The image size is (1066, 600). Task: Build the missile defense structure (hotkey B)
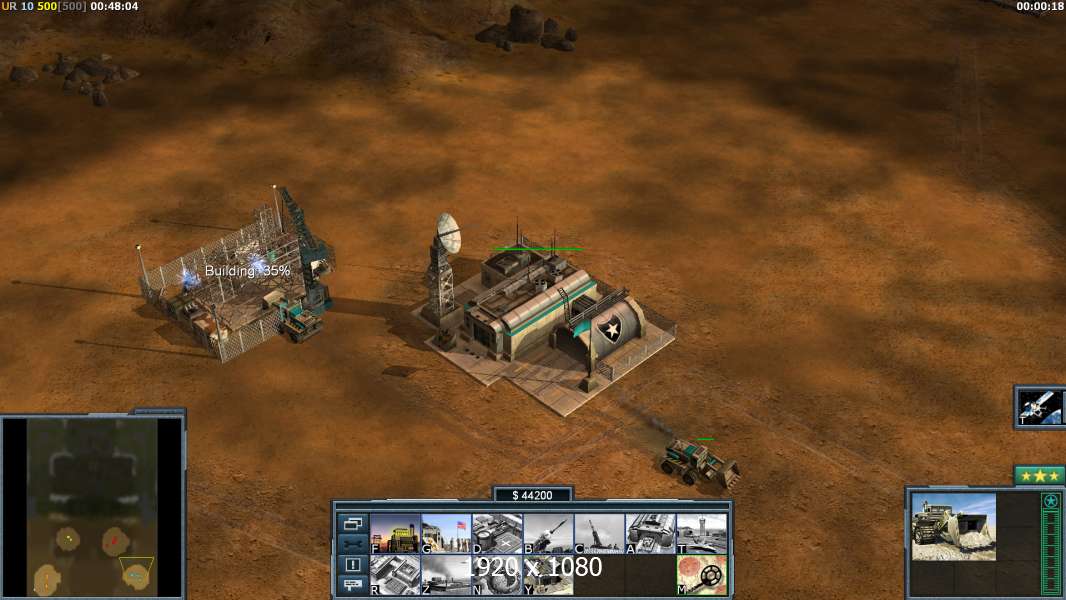coord(548,534)
